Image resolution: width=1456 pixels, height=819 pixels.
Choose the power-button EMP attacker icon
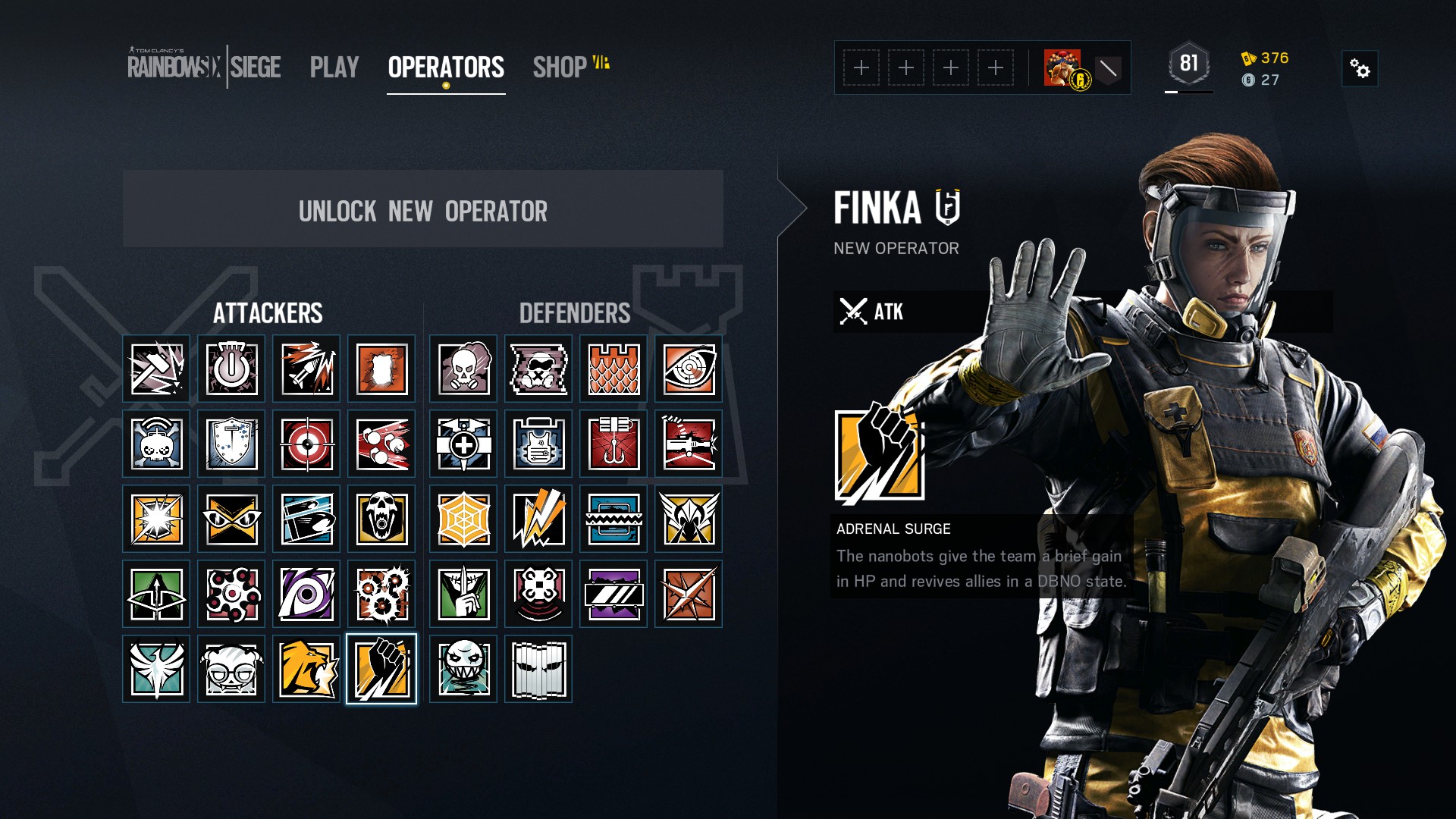click(x=231, y=369)
